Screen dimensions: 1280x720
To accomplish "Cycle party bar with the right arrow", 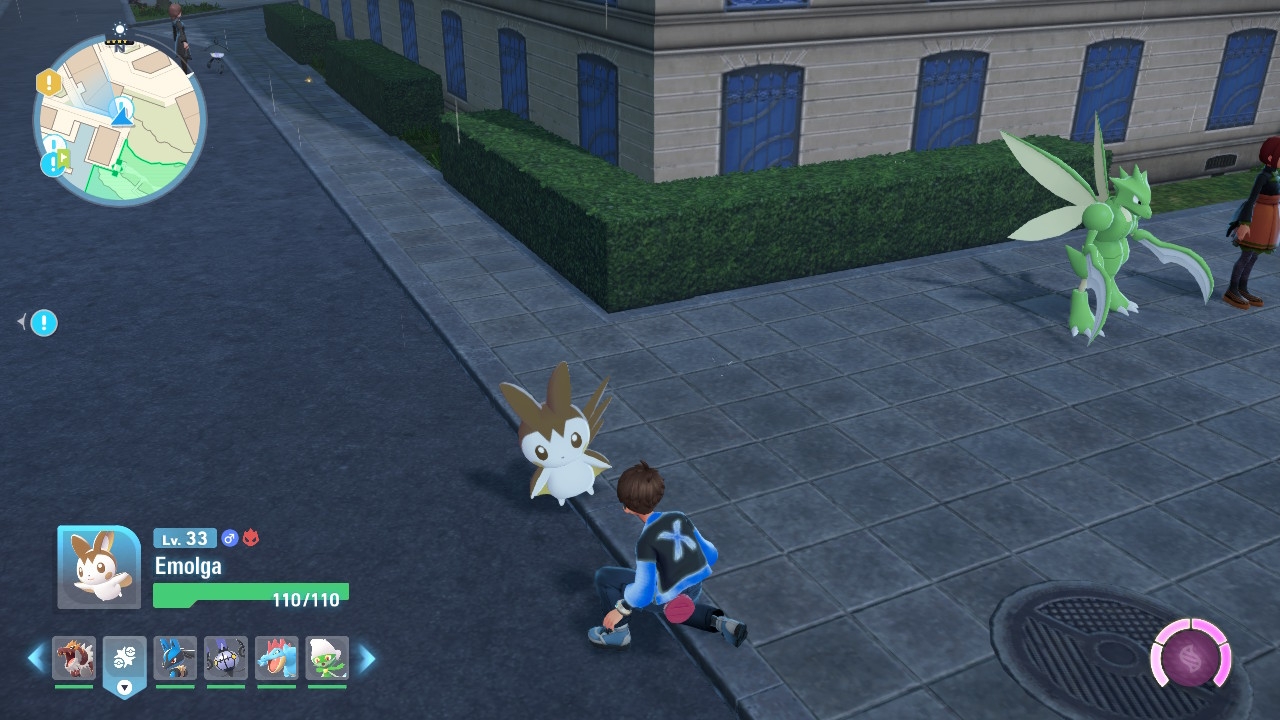I will click(367, 658).
